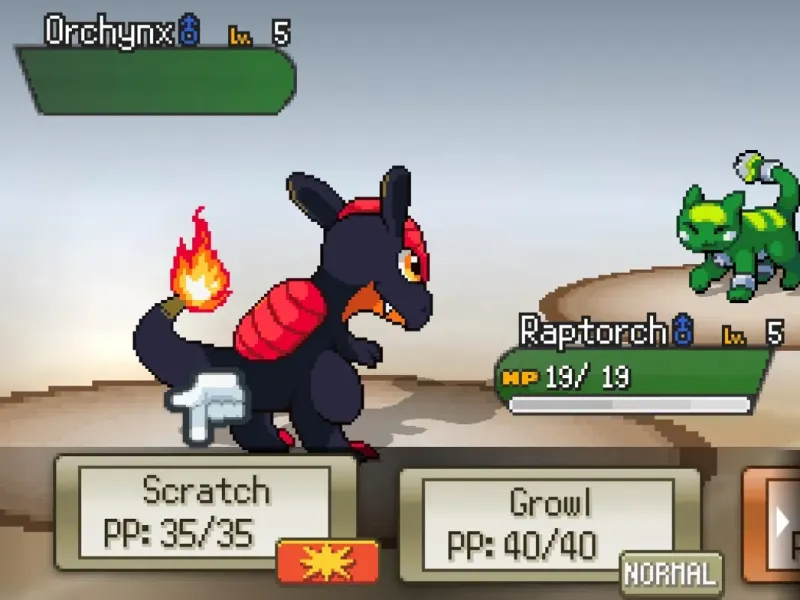This screenshot has width=800, height=600.
Task: Choose the partially visible orange move button
Action: 774,525
